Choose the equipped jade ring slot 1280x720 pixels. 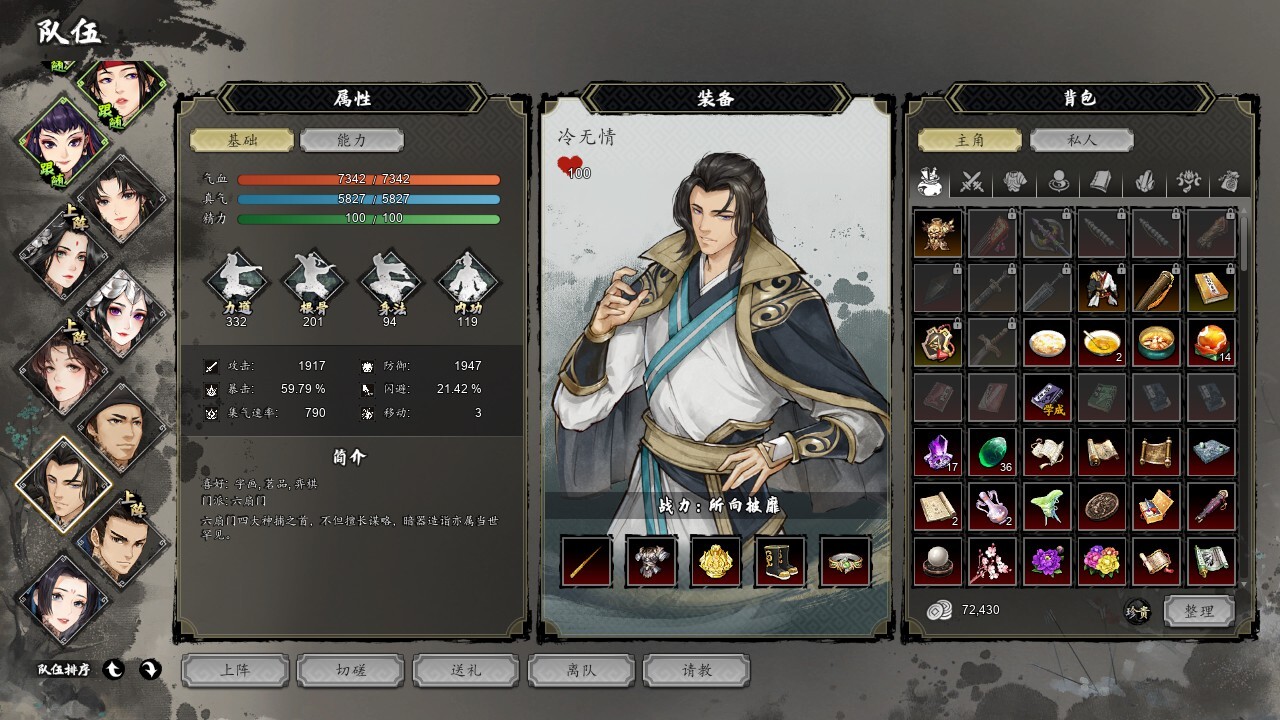(x=845, y=561)
